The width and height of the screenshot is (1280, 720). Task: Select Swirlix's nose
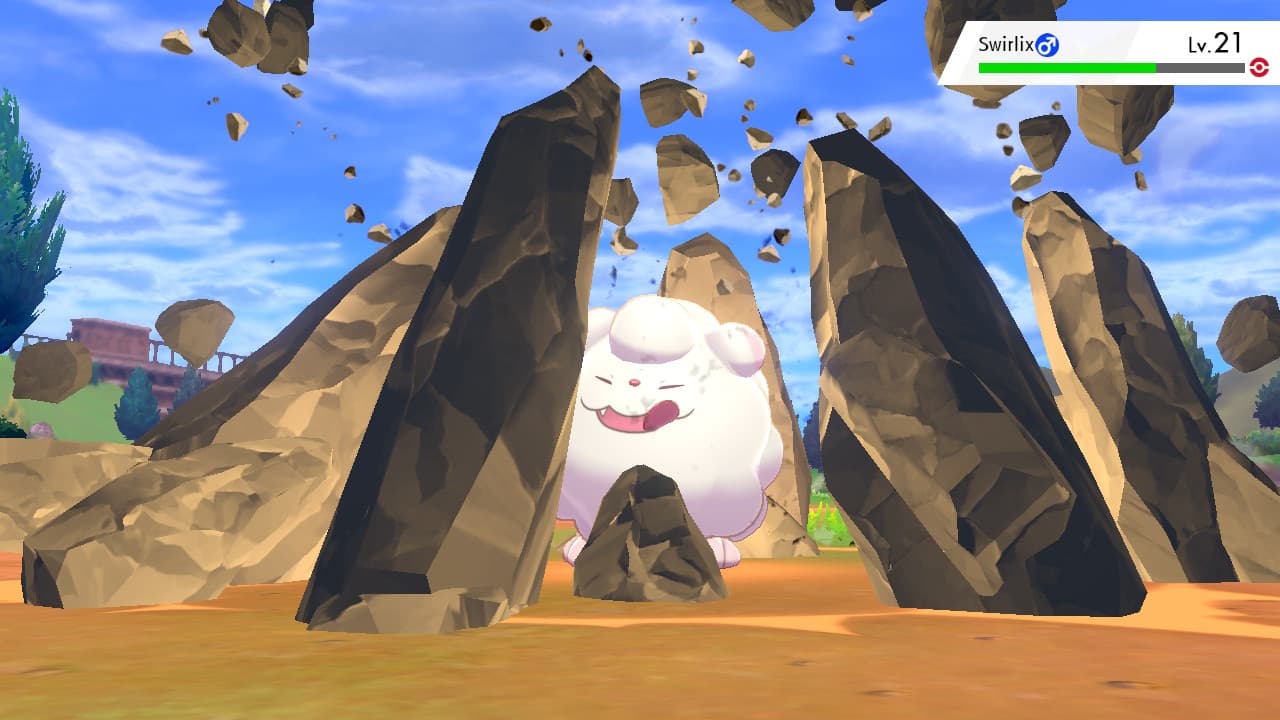(x=633, y=383)
